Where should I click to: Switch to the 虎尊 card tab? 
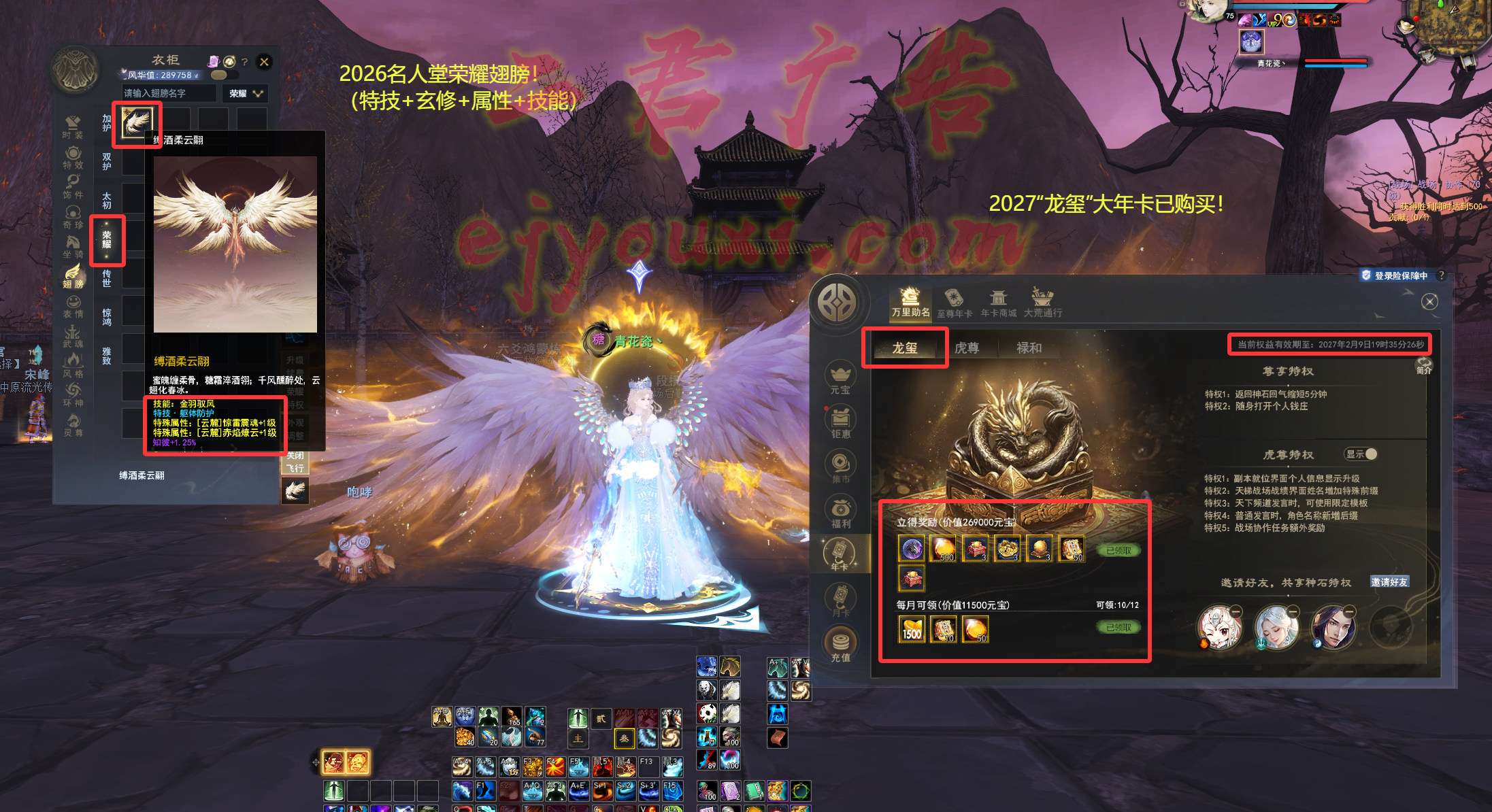(x=966, y=348)
